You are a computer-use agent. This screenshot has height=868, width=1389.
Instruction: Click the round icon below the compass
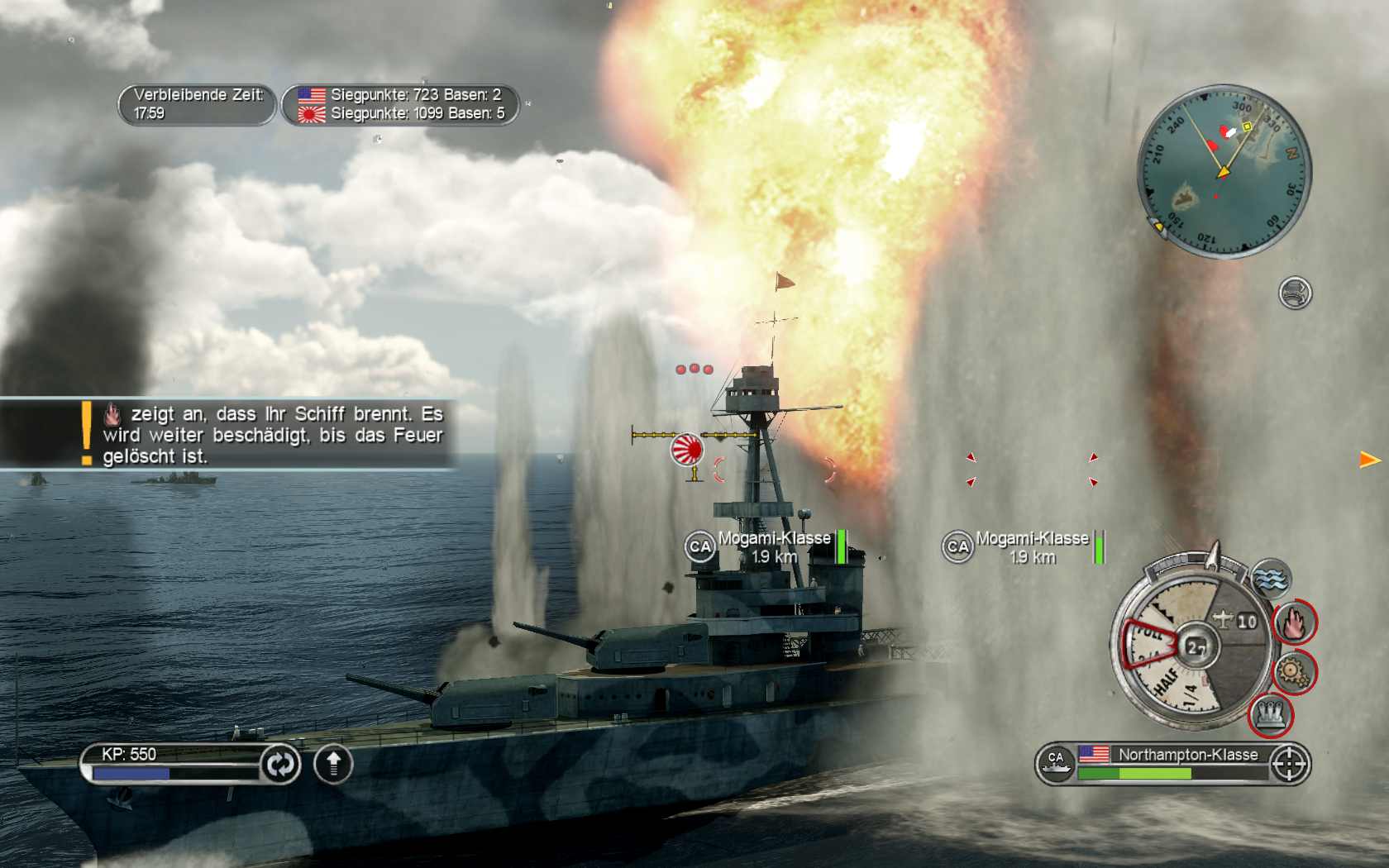point(1295,293)
